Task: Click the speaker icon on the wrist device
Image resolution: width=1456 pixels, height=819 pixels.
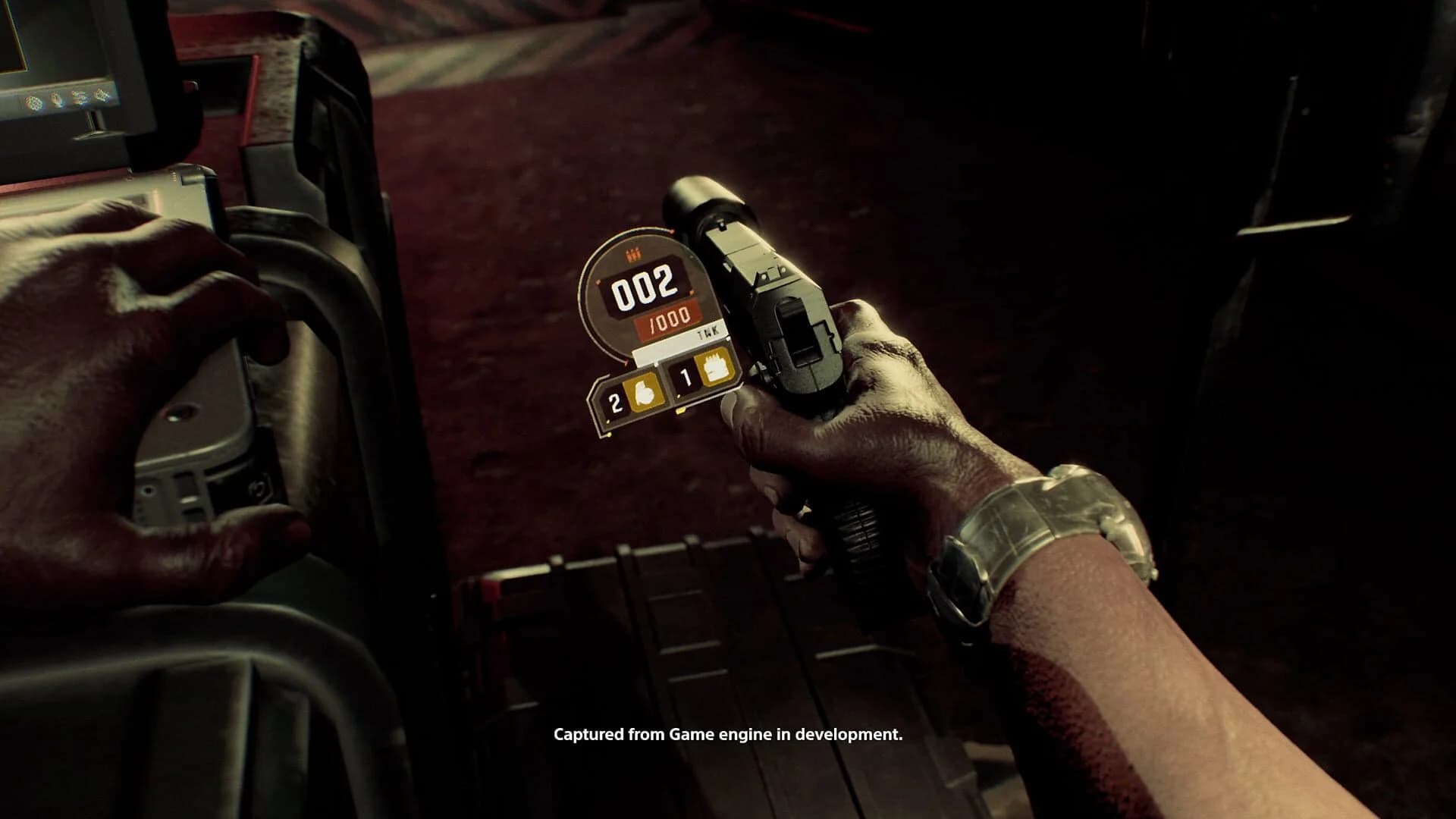Action: click(x=102, y=96)
